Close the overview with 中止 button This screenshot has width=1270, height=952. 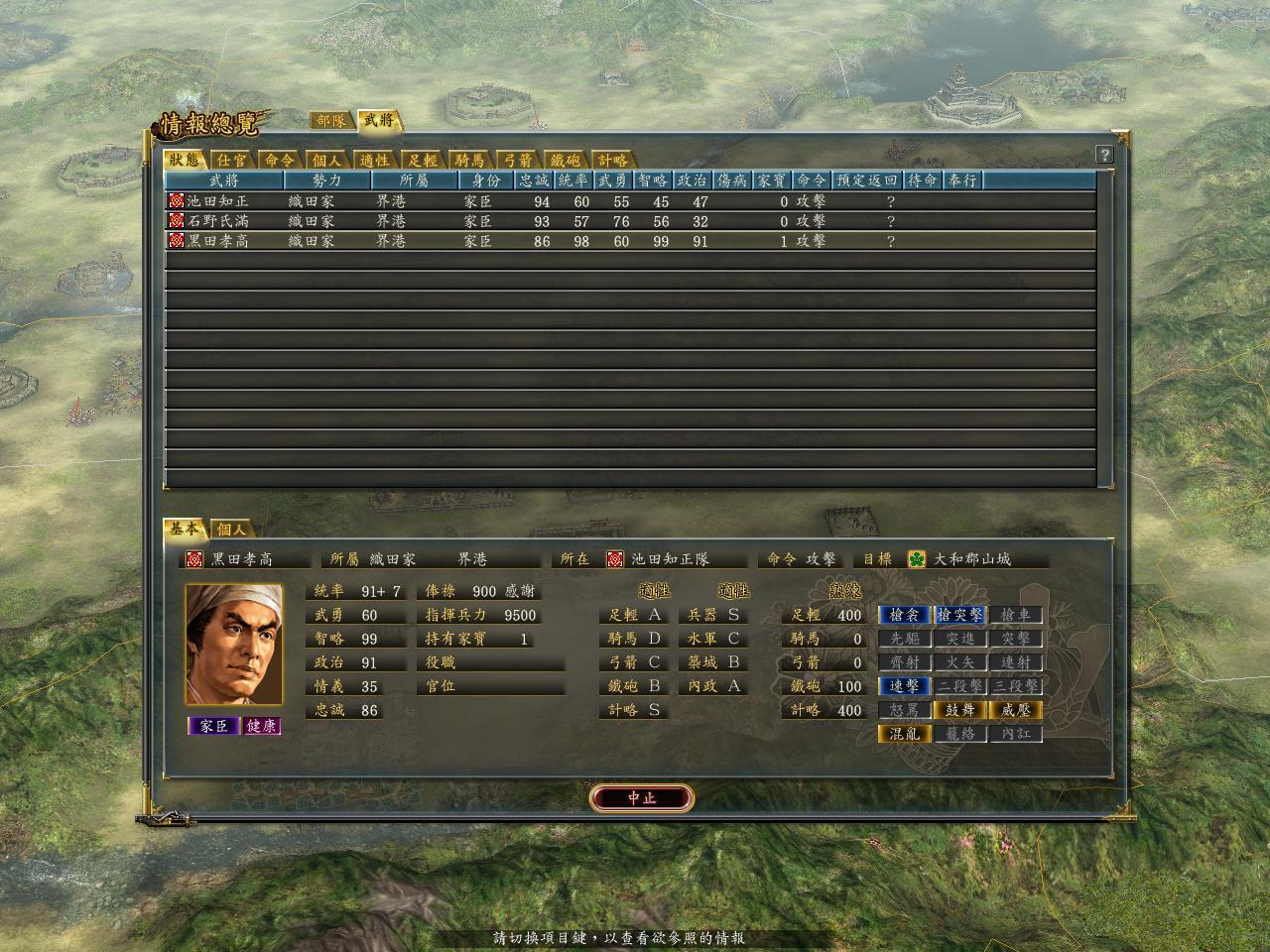[x=641, y=798]
